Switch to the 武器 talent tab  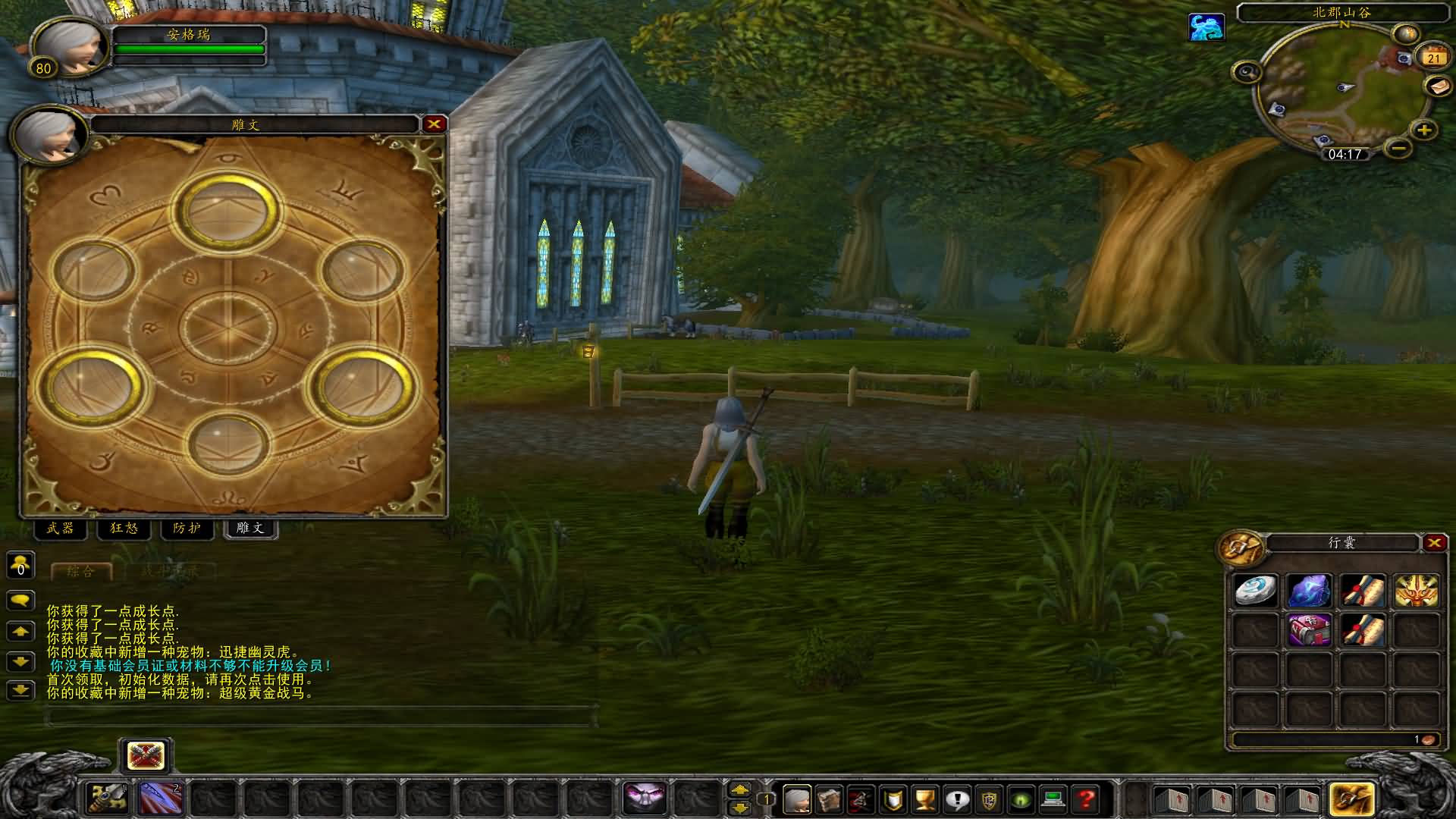[60, 529]
